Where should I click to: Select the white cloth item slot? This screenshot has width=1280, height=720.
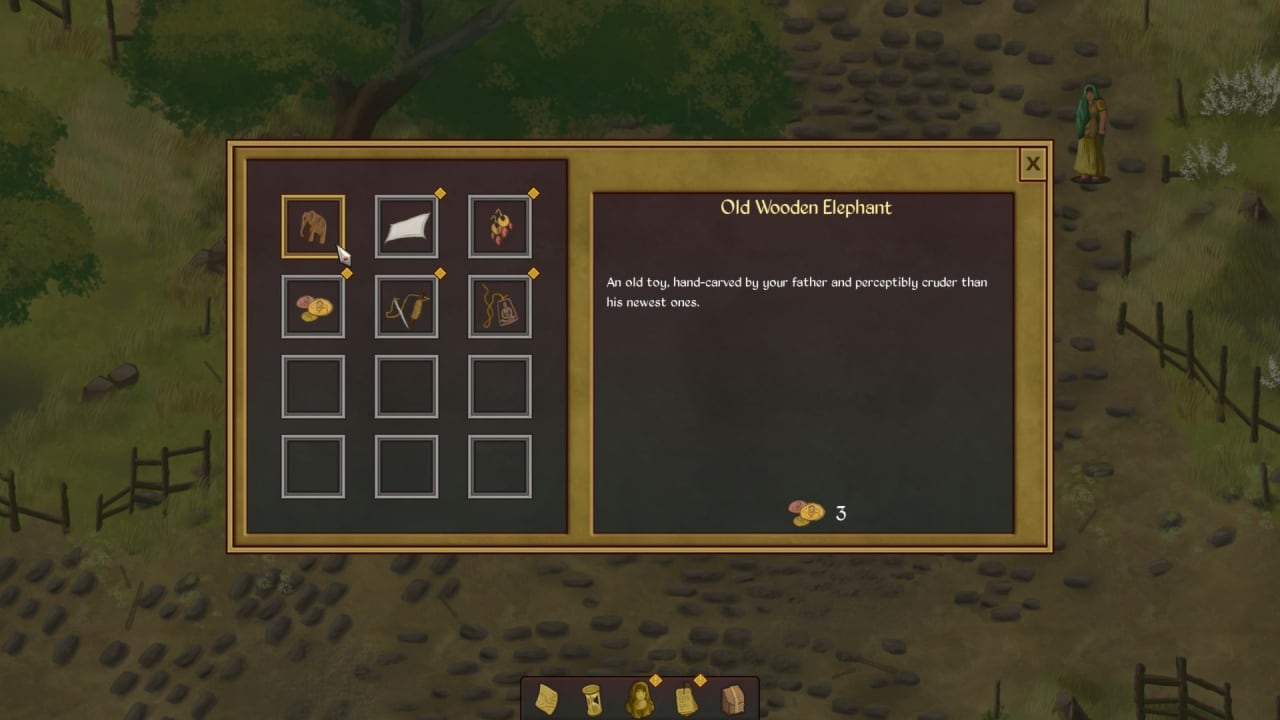406,227
